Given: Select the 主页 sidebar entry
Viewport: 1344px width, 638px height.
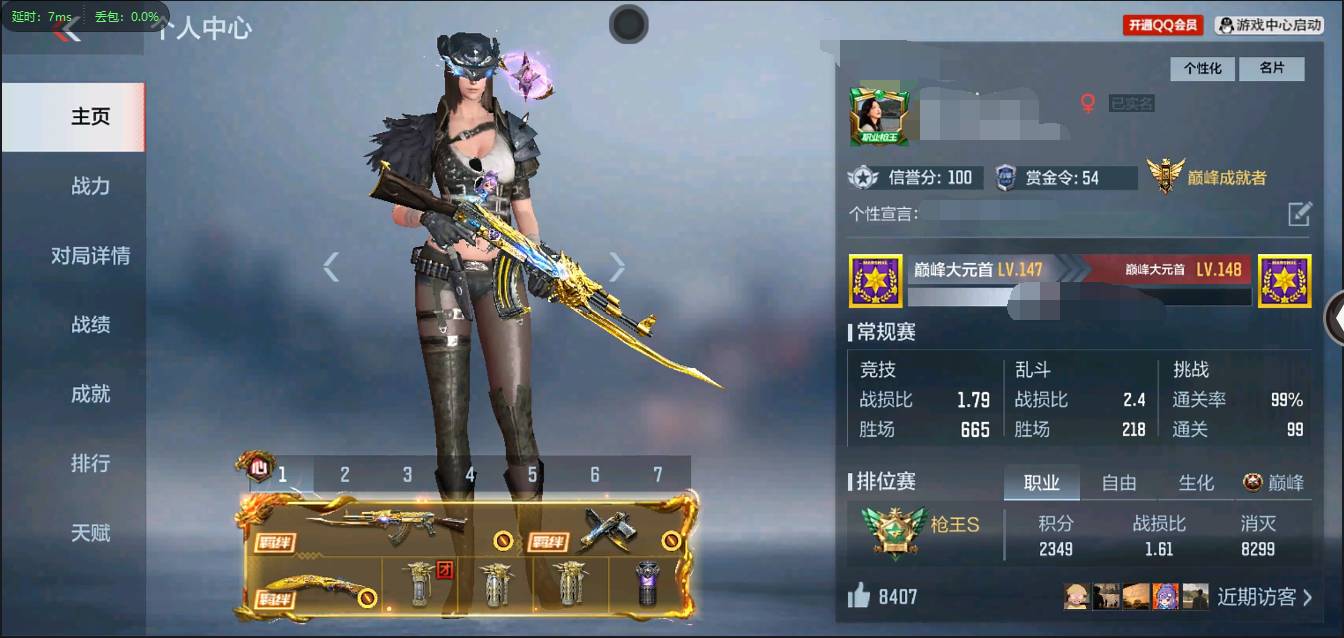Looking at the screenshot, I should point(90,117).
